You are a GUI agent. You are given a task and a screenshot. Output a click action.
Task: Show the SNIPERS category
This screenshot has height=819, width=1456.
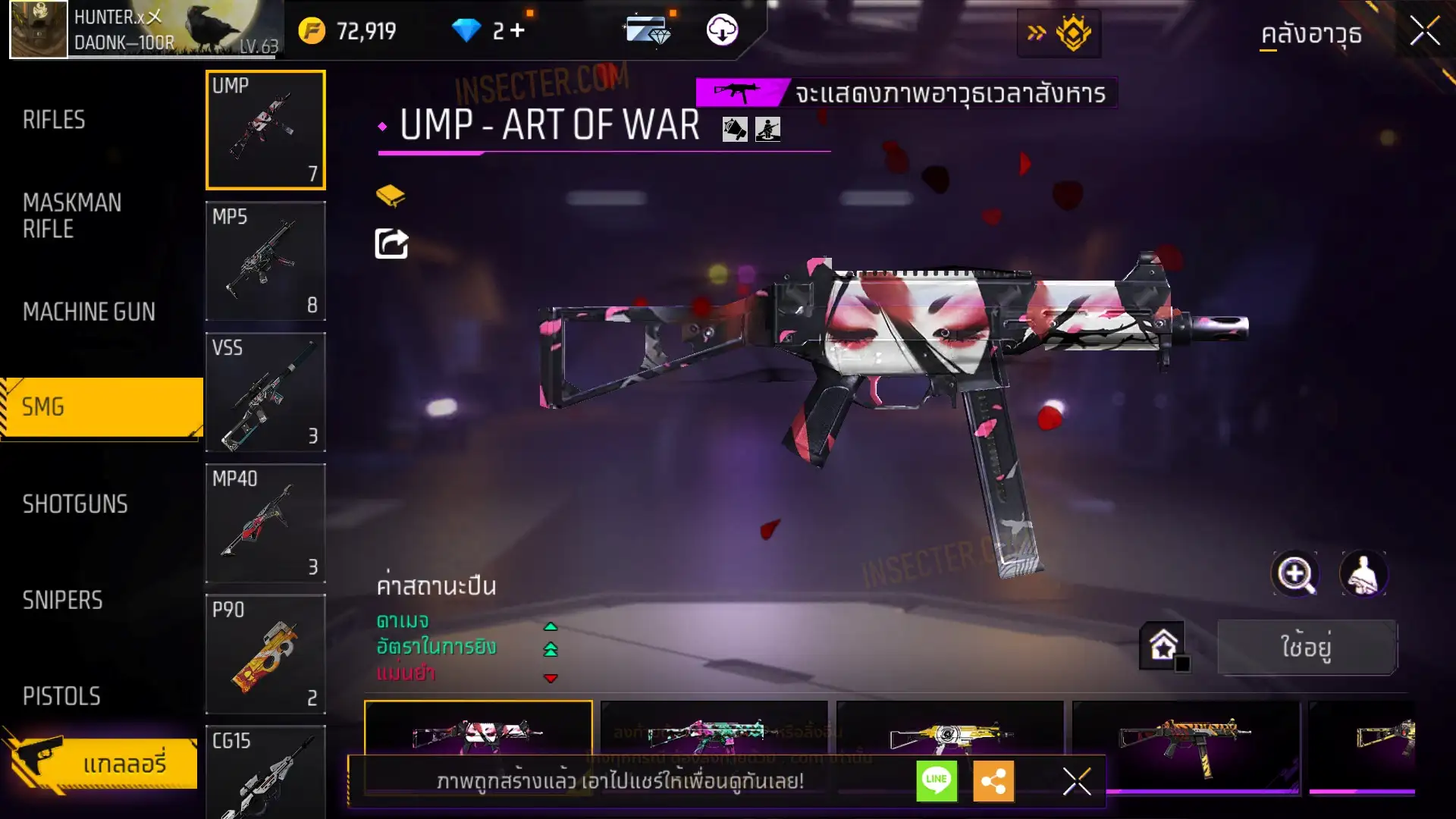[x=62, y=601]
